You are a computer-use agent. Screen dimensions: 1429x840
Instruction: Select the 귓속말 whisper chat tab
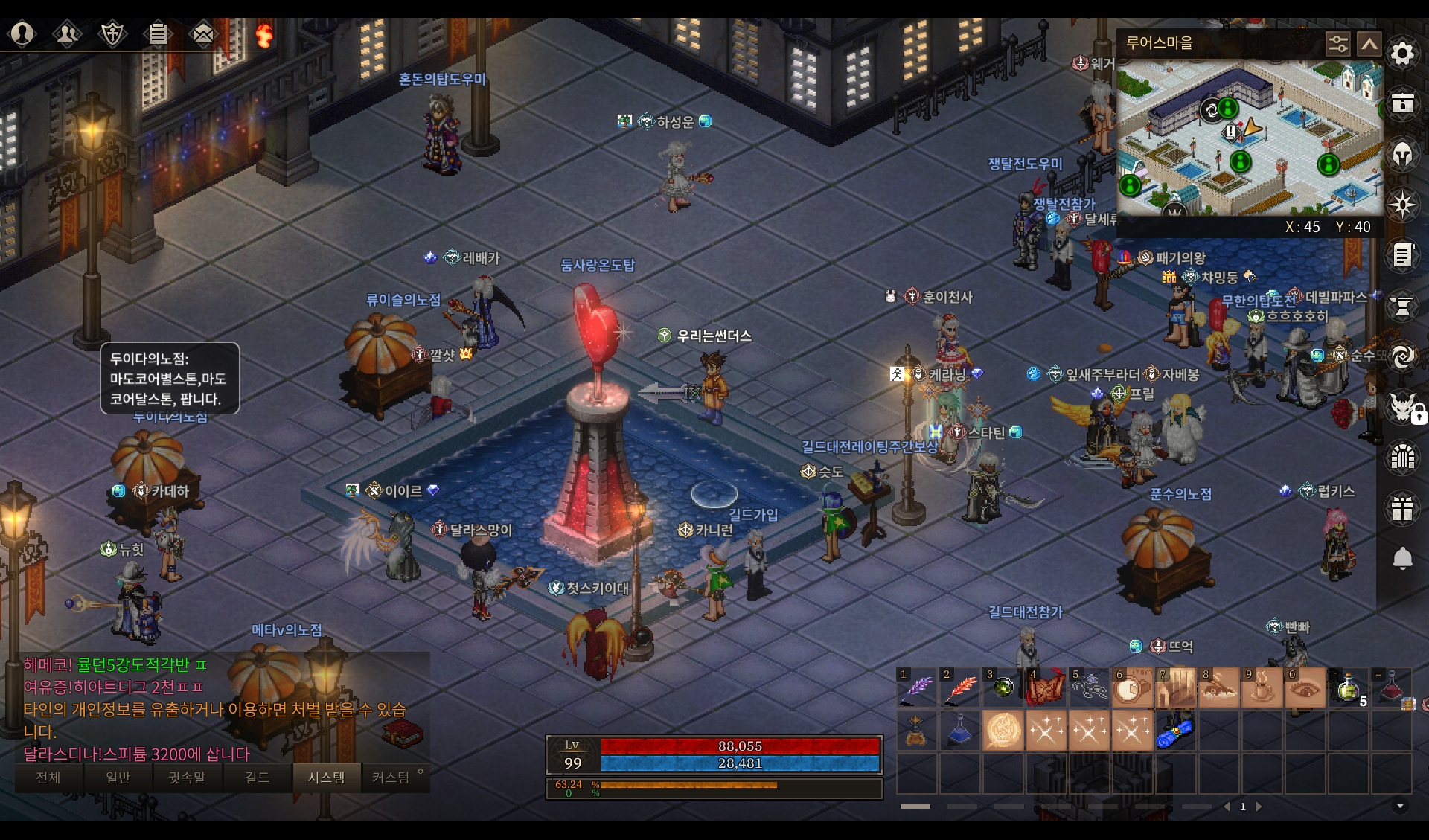(x=187, y=778)
